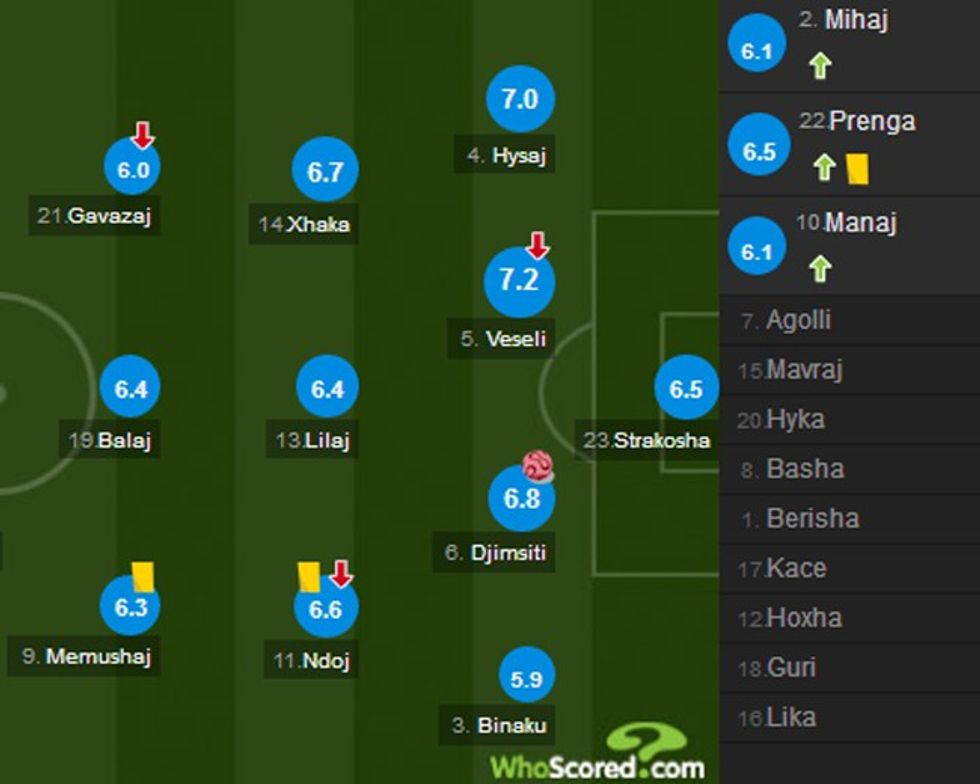Click Balaj's rating circle

(x=131, y=389)
